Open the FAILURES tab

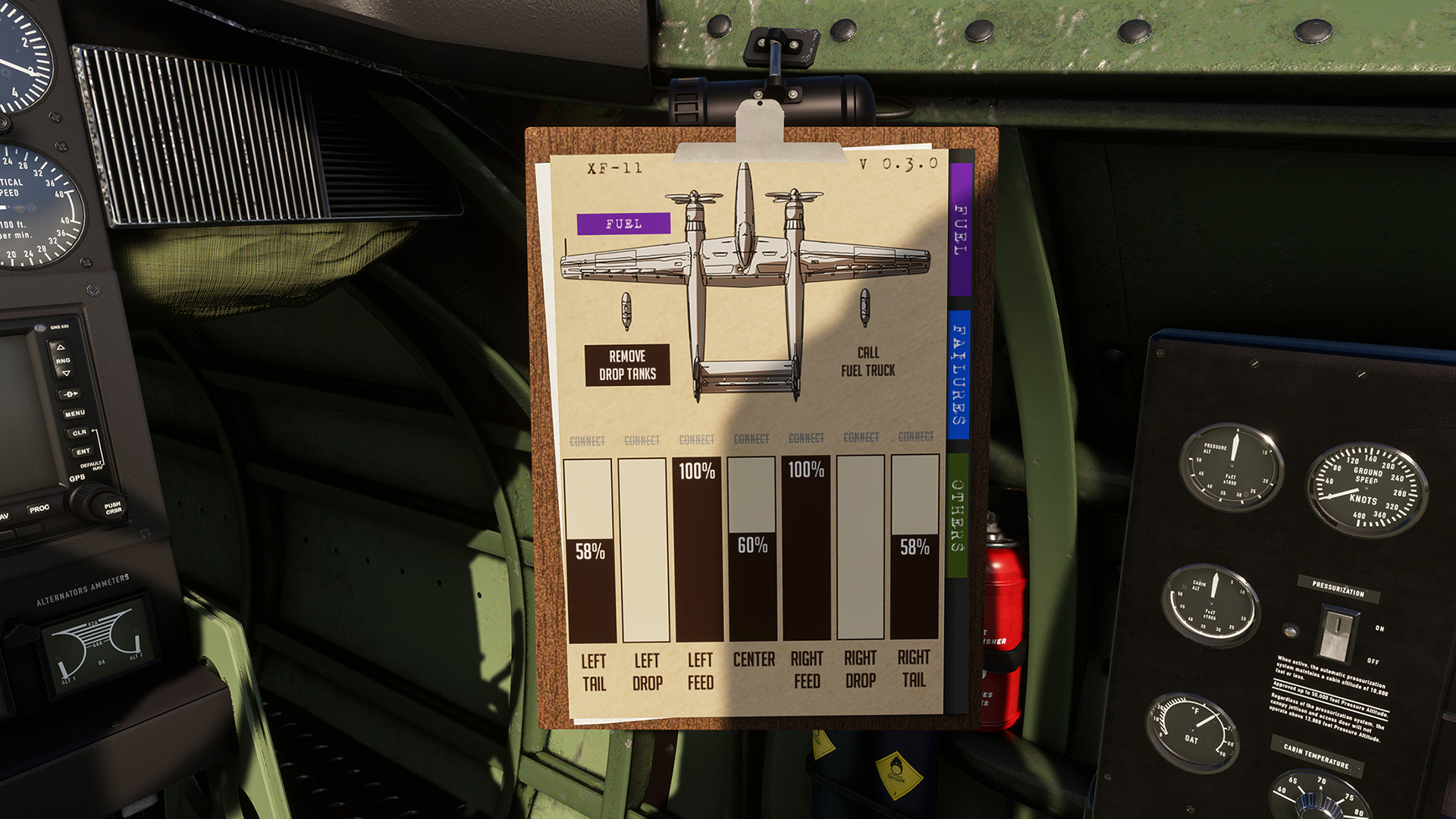coord(959,374)
